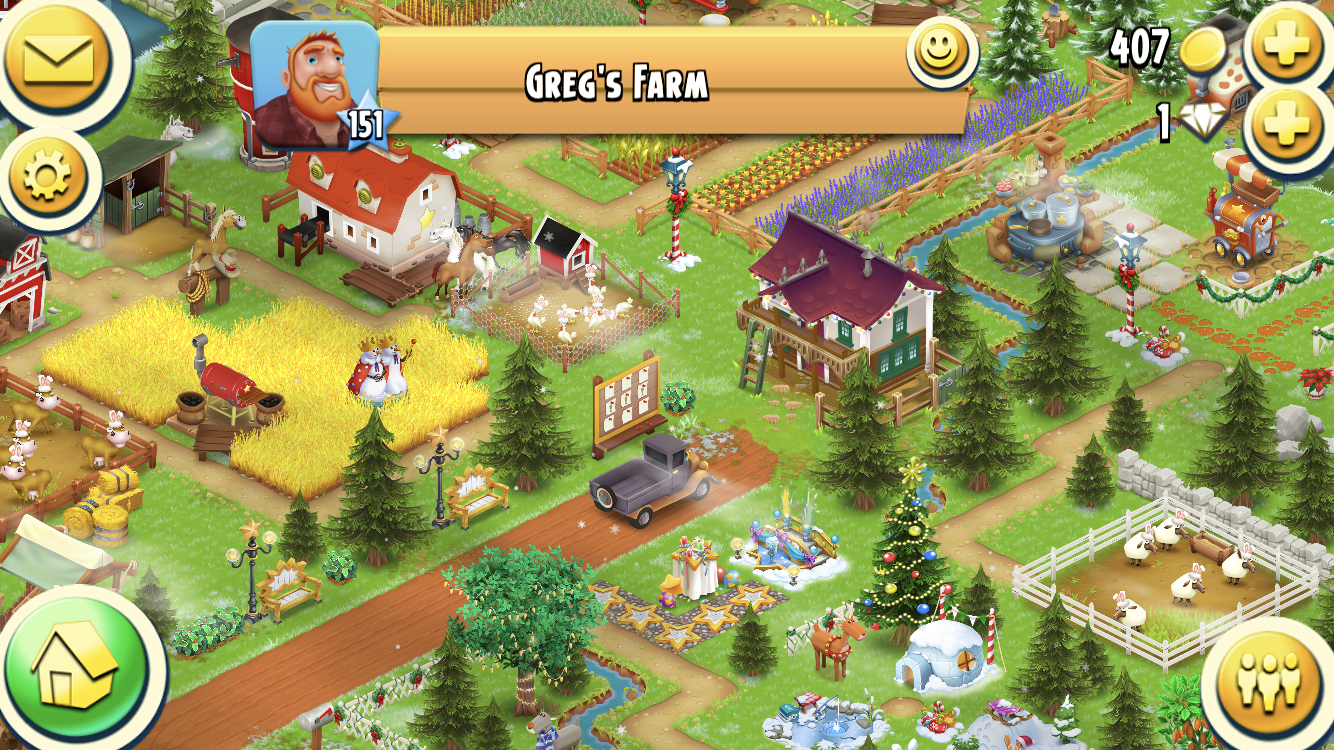Open the friends list people icon
The image size is (1334, 750).
1268,678
